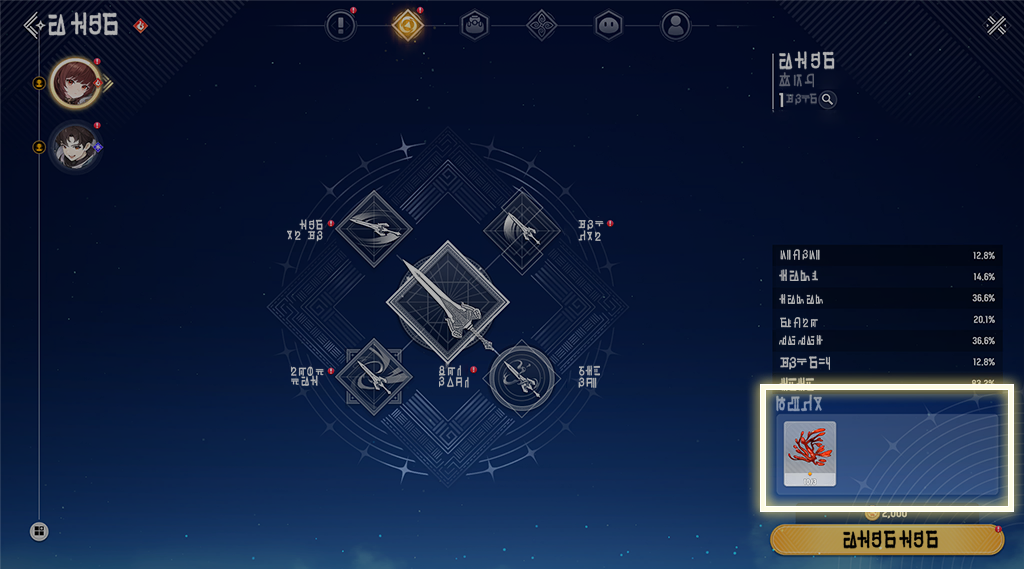Viewport: 1024px width, 569px height.
Task: Select the bottom-right circular skill node
Action: click(522, 377)
